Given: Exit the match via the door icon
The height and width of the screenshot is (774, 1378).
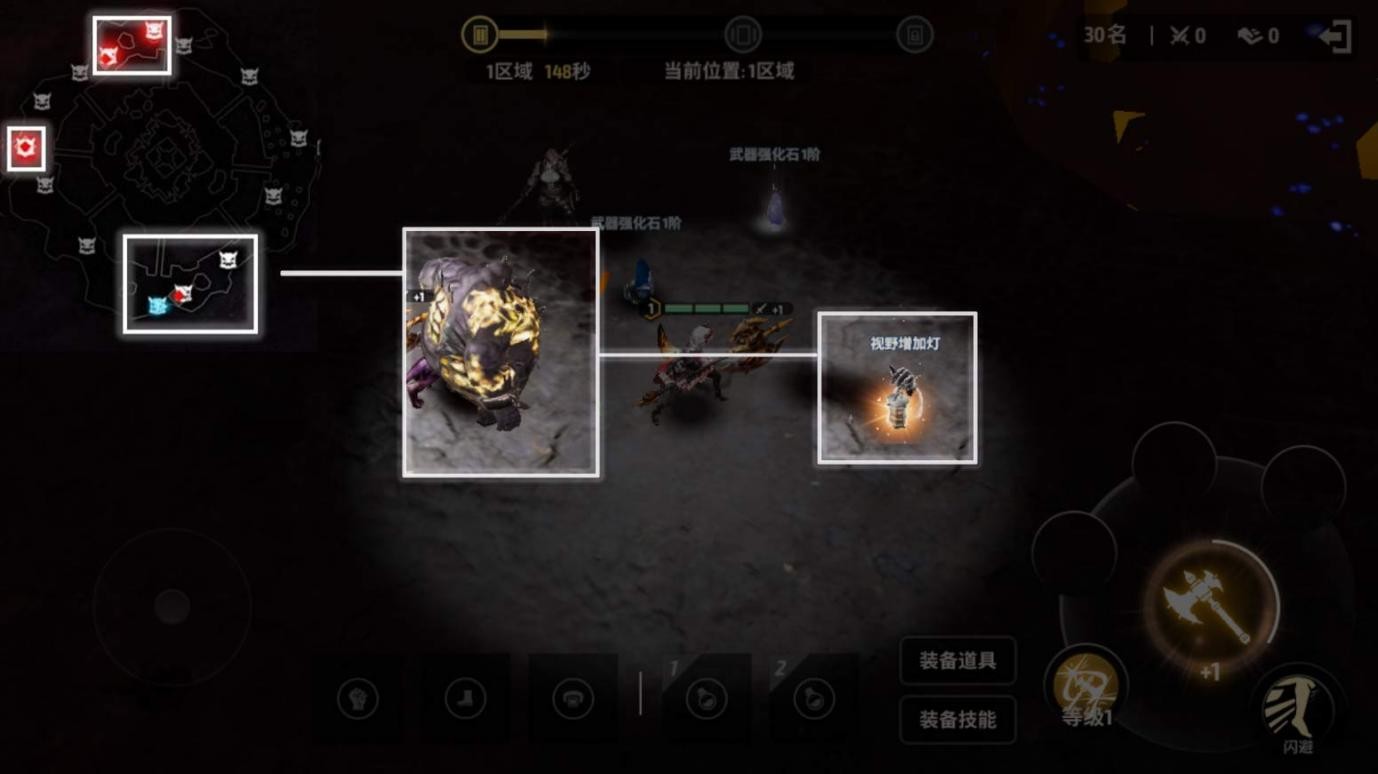Looking at the screenshot, I should 1336,37.
